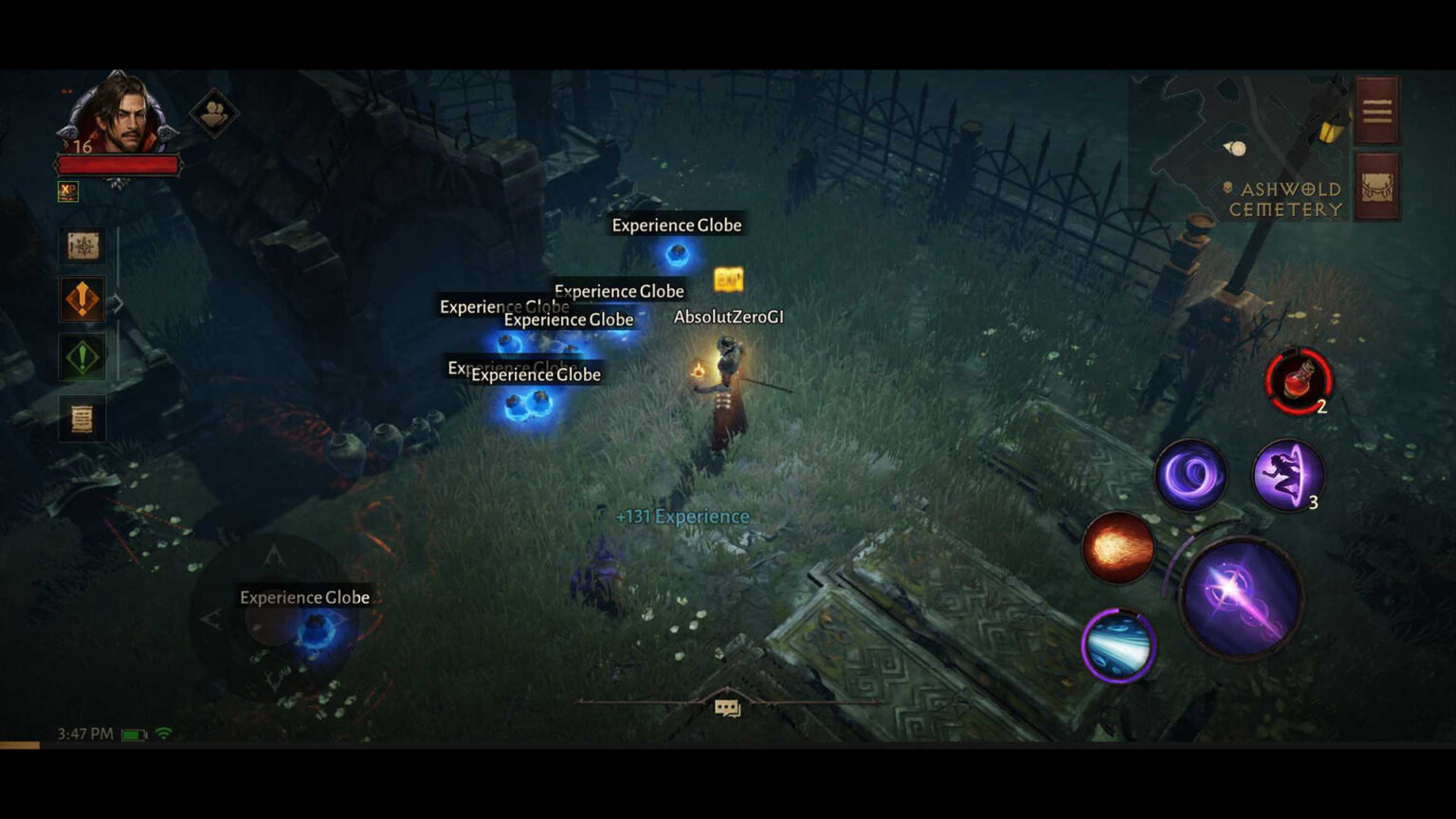Open the hamburger menu near the minimap

1376,111
